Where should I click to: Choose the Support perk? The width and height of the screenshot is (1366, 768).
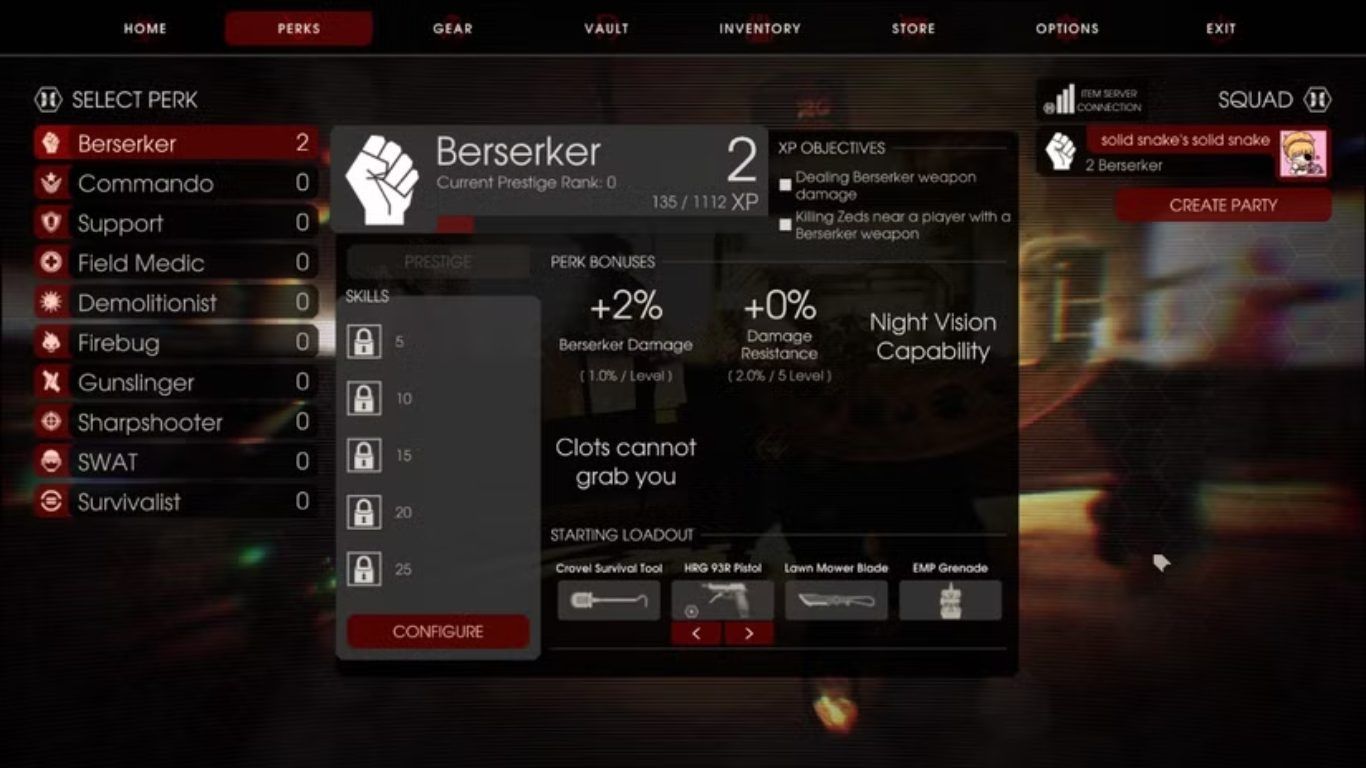pos(175,224)
